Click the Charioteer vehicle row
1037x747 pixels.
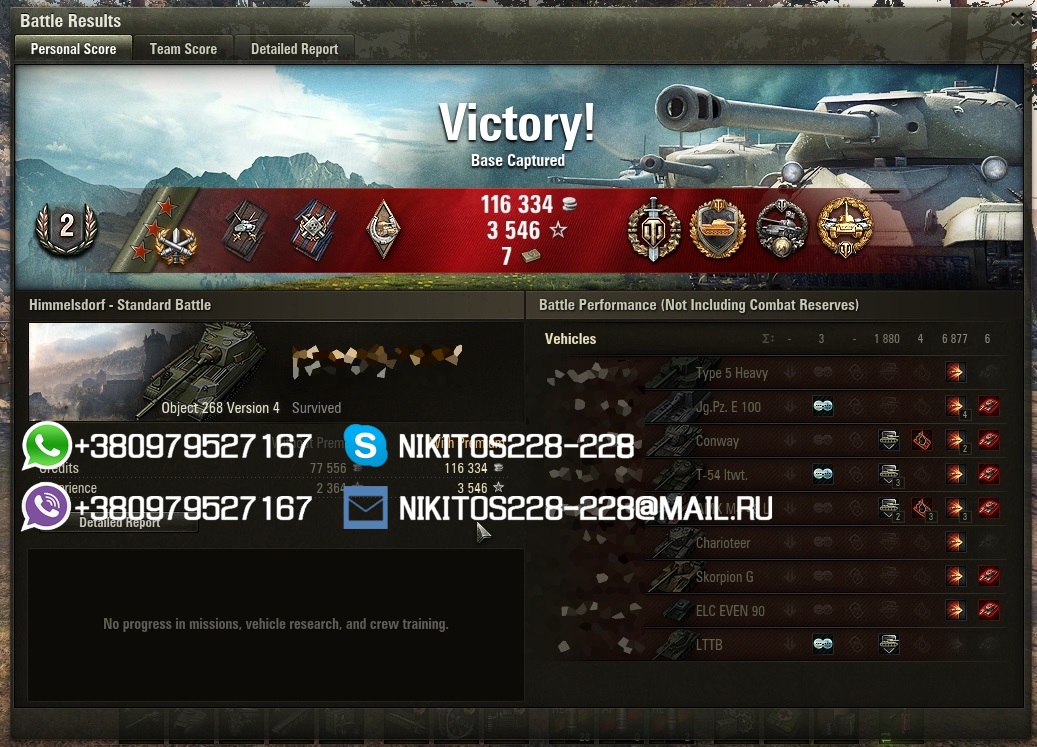(x=722, y=543)
